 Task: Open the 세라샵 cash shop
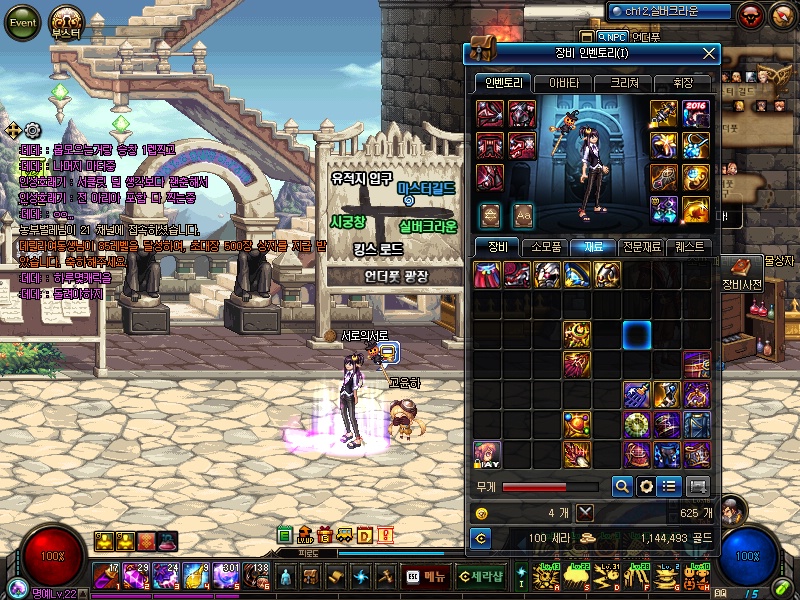[x=481, y=576]
